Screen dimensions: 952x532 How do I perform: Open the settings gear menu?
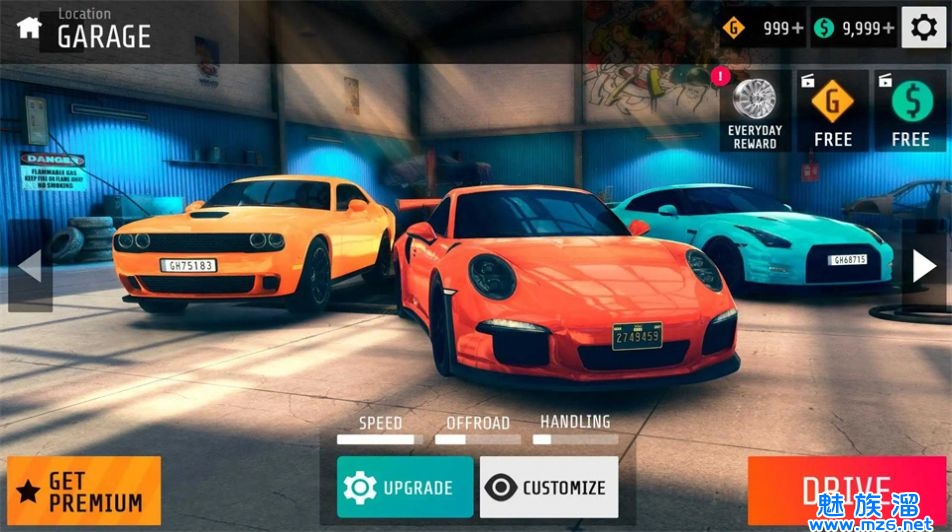[925, 28]
